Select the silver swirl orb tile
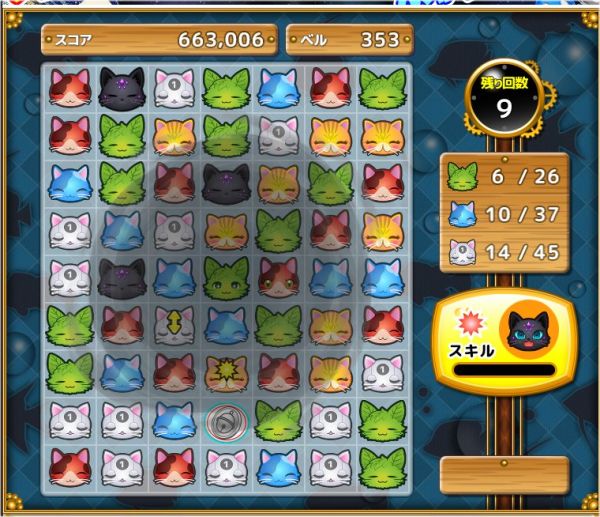600x517 pixels. coord(225,422)
